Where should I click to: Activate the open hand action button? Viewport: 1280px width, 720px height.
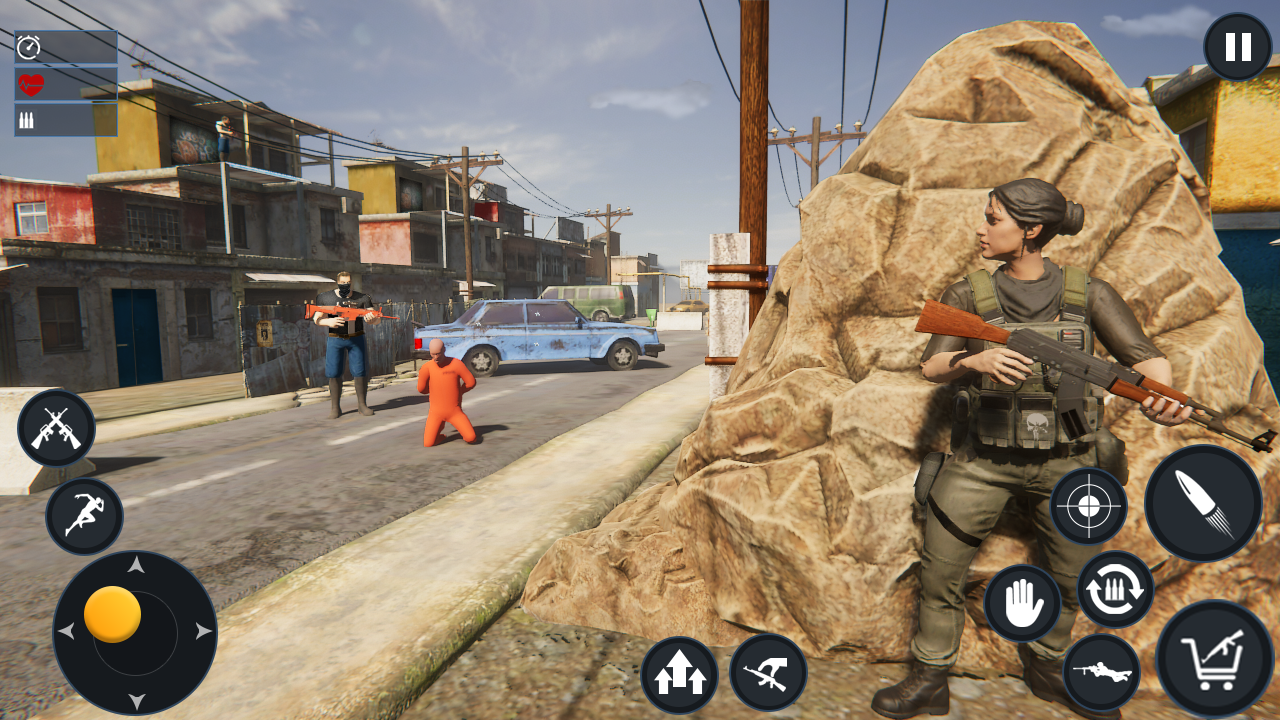(x=1022, y=603)
